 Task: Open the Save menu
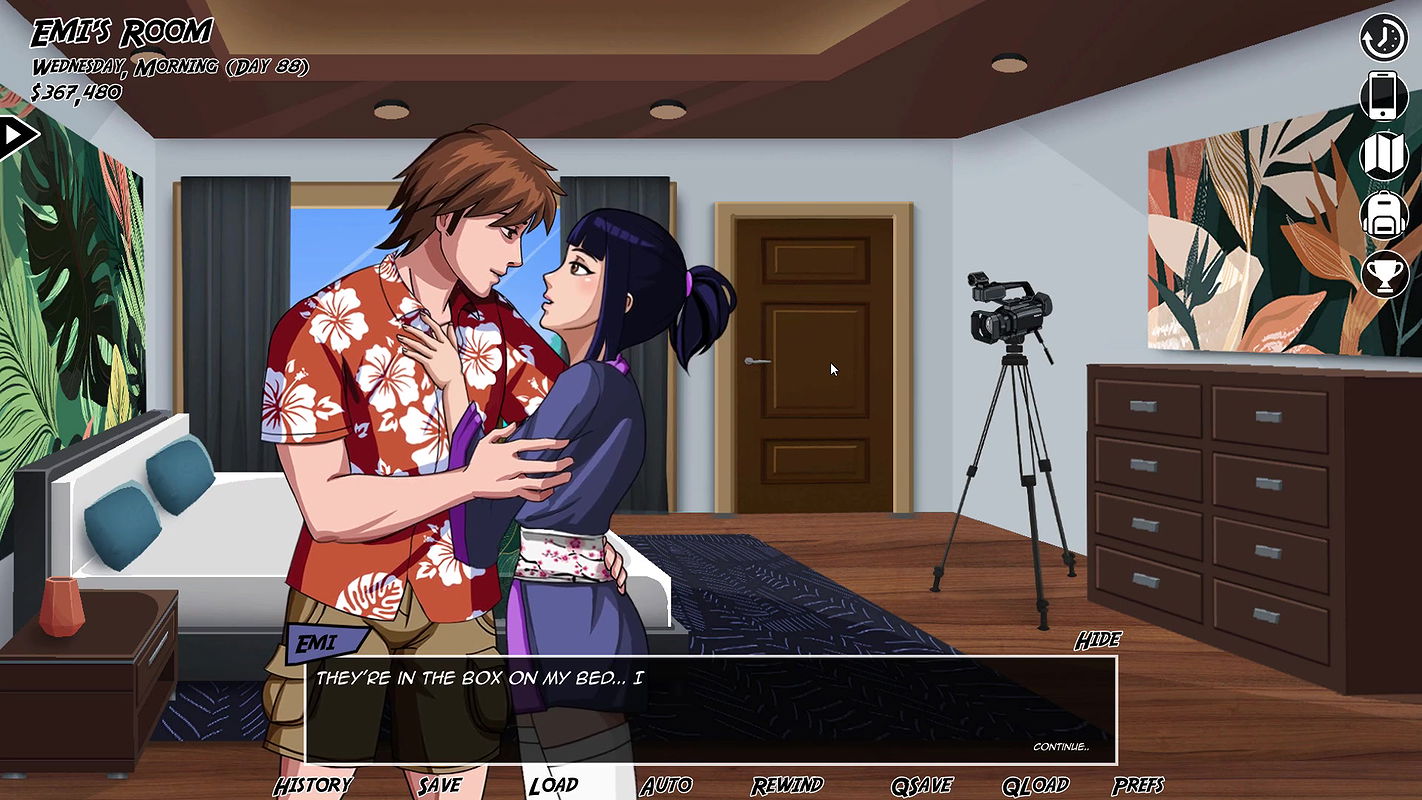pyautogui.click(x=439, y=785)
